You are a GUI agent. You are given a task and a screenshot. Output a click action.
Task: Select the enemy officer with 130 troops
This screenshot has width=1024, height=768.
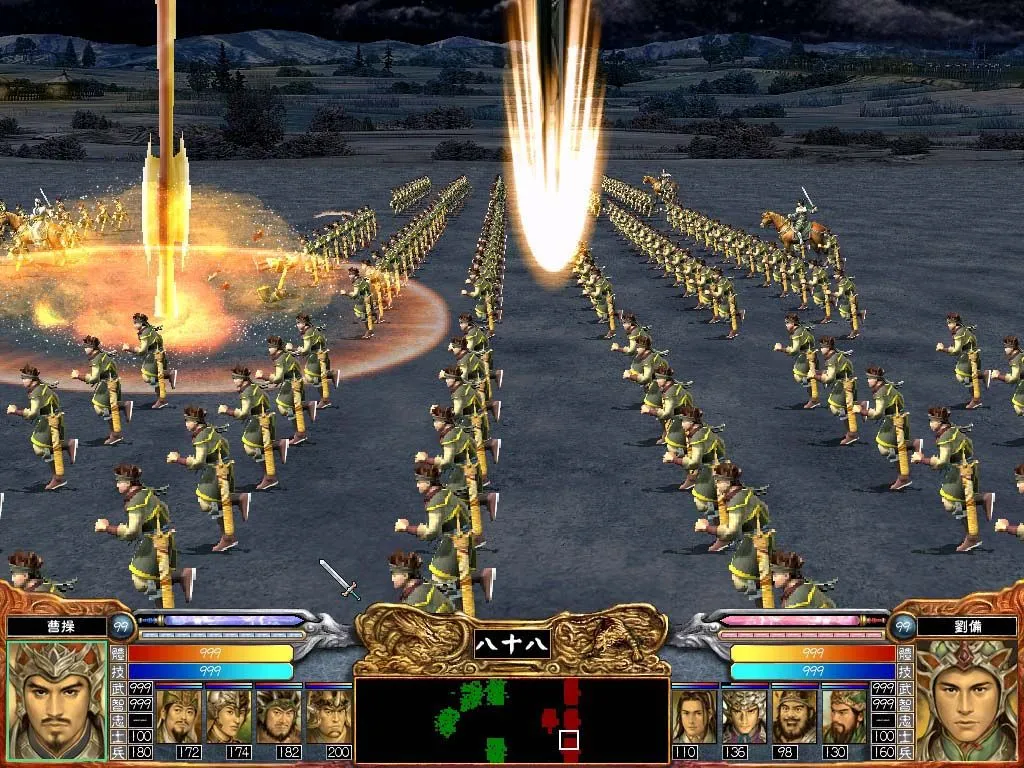coord(845,715)
